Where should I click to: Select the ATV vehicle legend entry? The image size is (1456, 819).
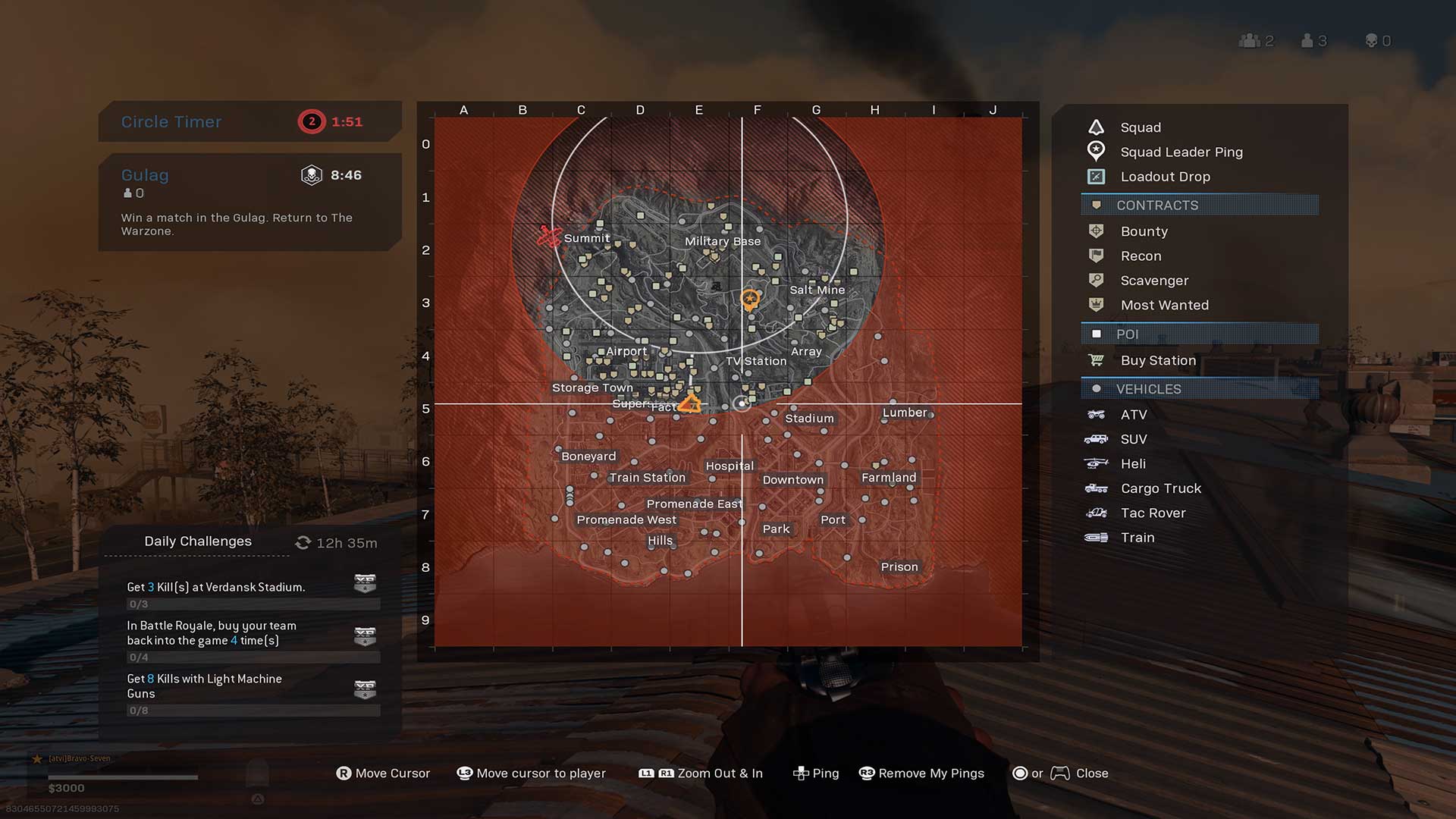click(1133, 415)
